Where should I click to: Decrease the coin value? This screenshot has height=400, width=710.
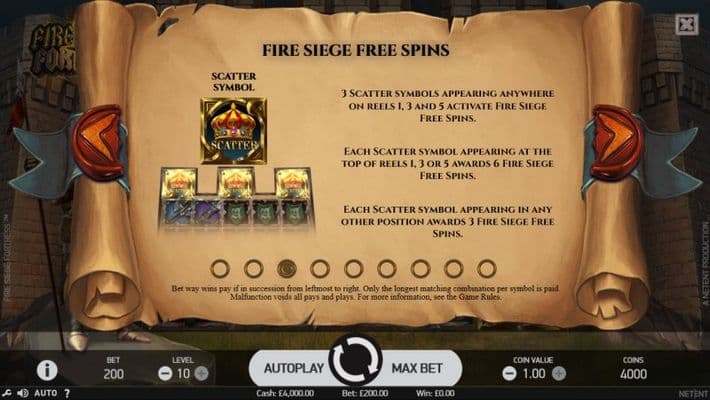[x=508, y=373]
